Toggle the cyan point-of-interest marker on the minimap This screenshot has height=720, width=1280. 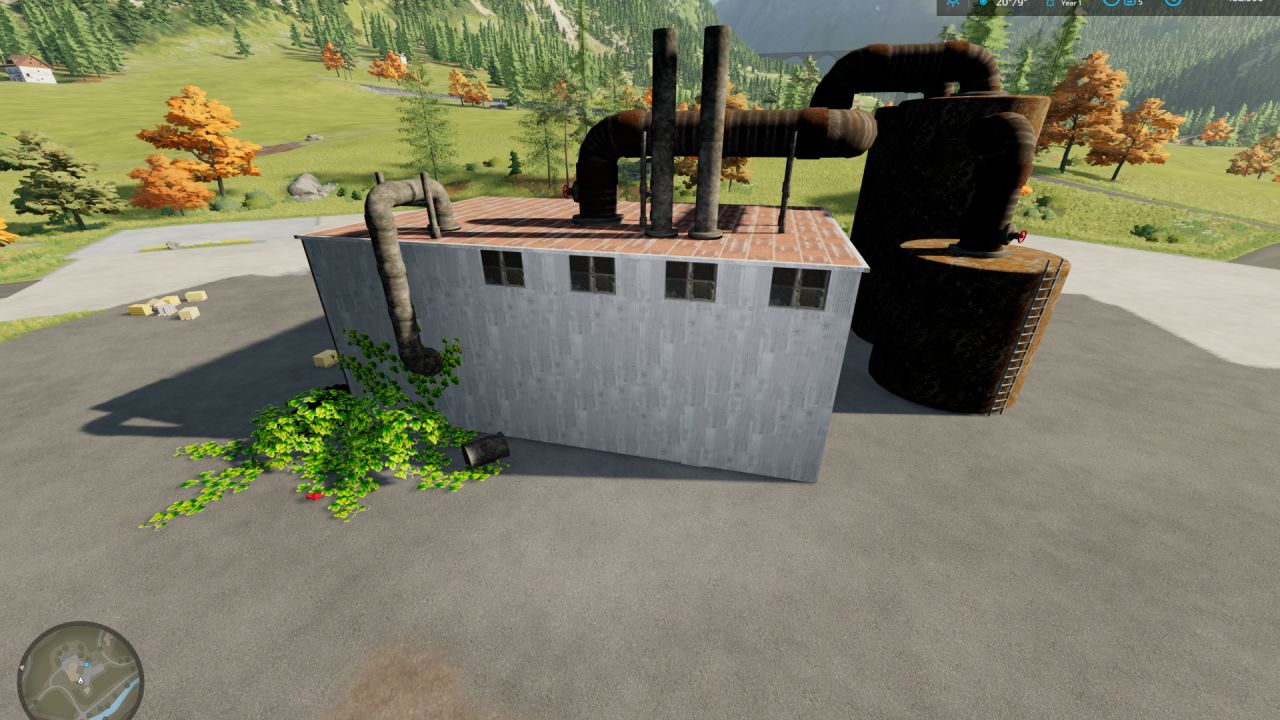(86, 664)
